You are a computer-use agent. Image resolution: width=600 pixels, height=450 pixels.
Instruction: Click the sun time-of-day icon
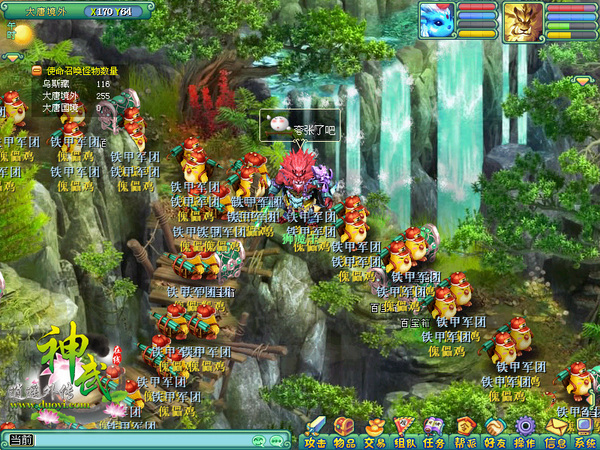click(x=21, y=35)
